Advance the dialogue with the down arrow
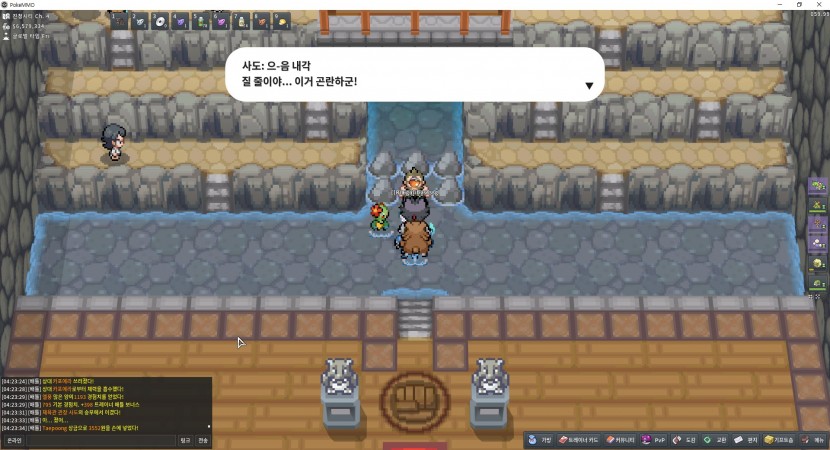Viewport: 830px width, 450px height. 589,86
